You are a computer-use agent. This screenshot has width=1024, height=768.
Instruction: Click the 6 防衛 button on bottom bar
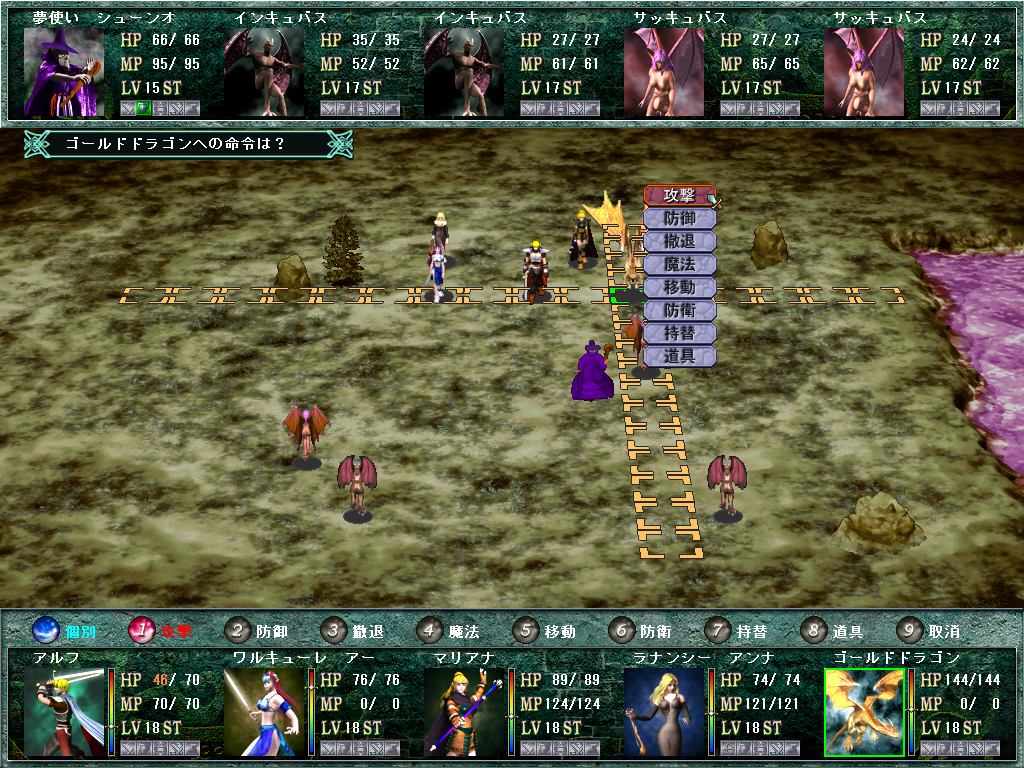pos(622,630)
